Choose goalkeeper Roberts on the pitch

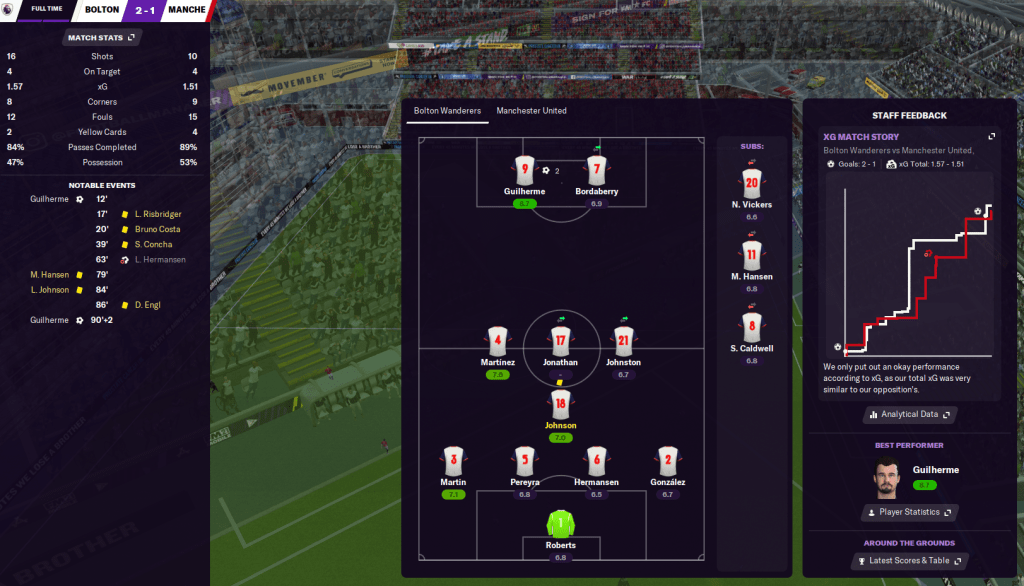(561, 524)
